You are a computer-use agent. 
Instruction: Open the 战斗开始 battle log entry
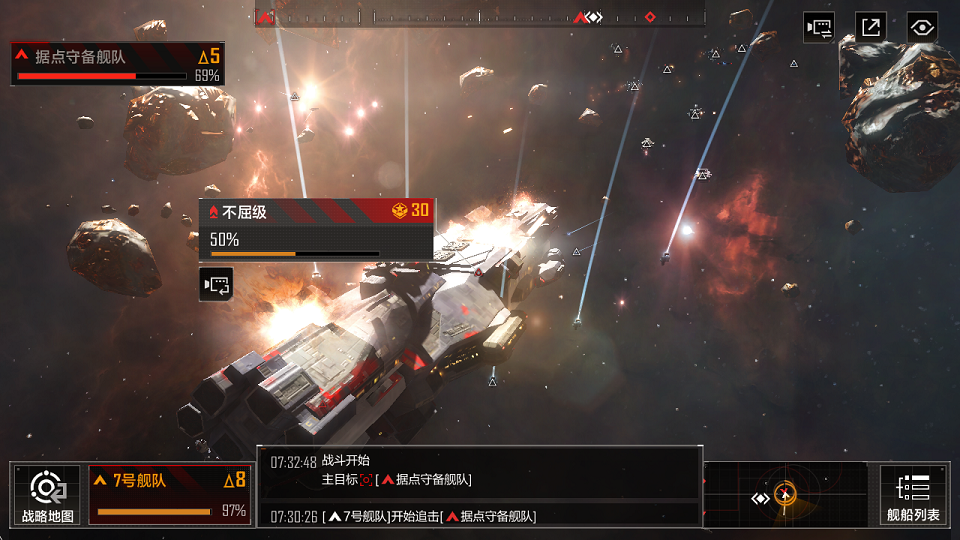(480, 471)
